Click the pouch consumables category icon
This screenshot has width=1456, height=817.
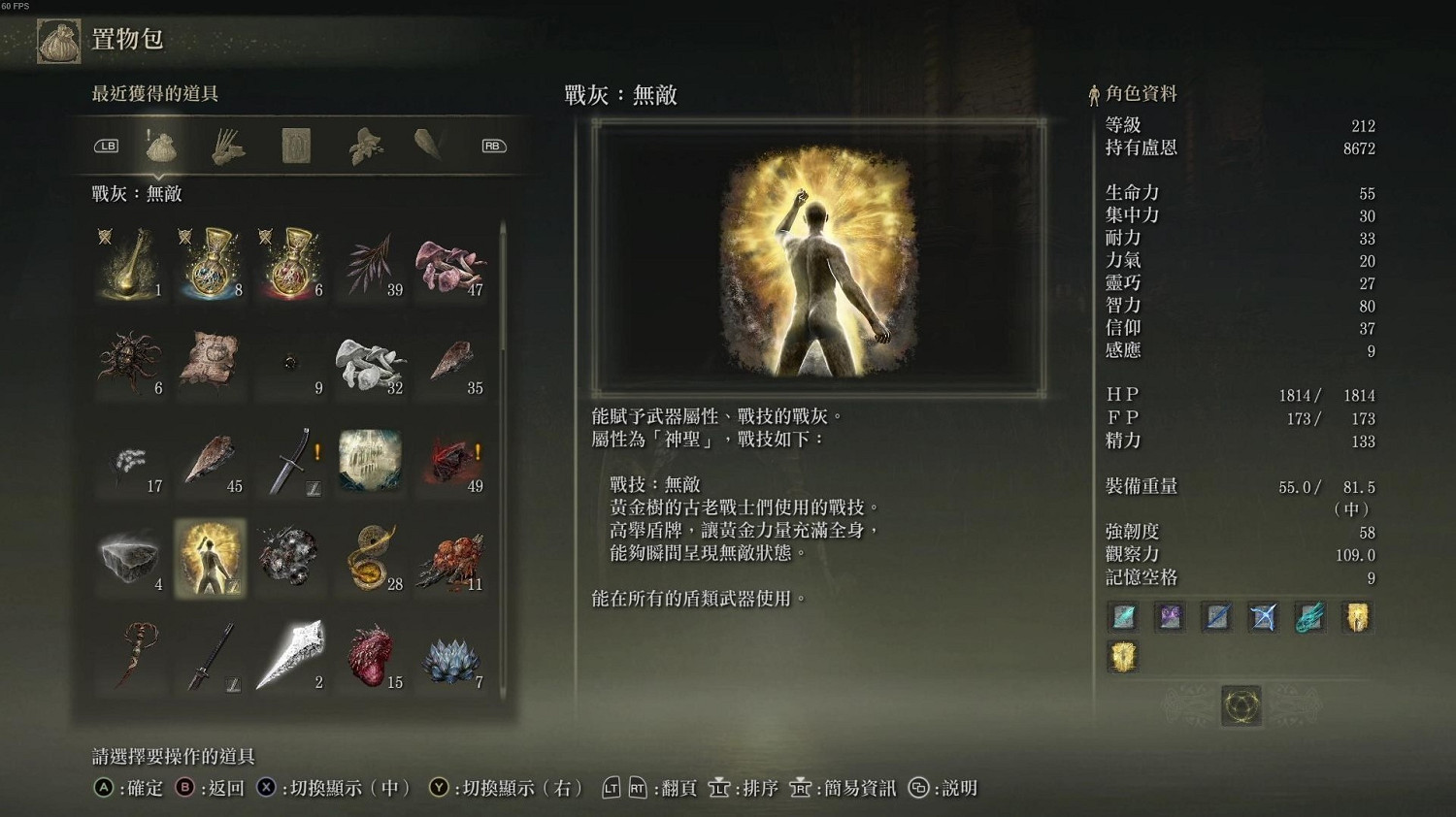click(x=161, y=144)
